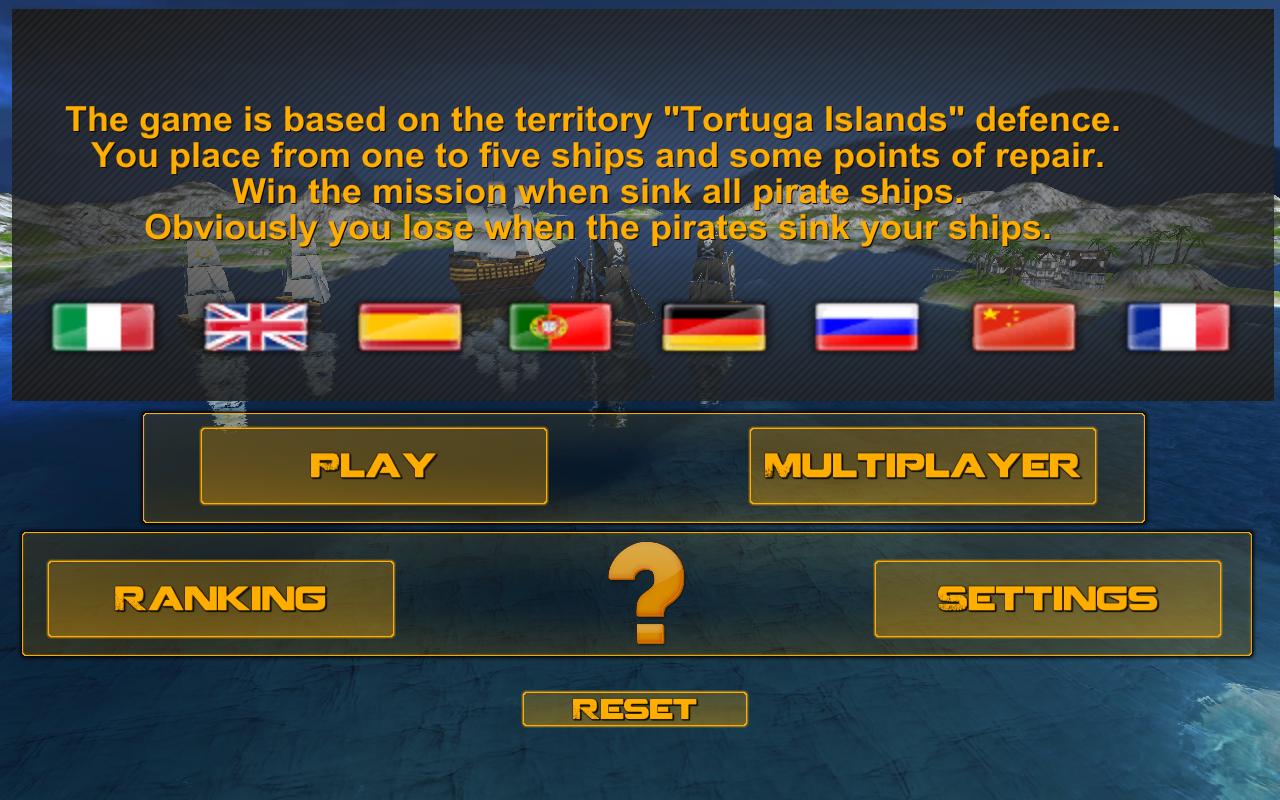
Task: Choose the Russian flag language
Action: [867, 327]
